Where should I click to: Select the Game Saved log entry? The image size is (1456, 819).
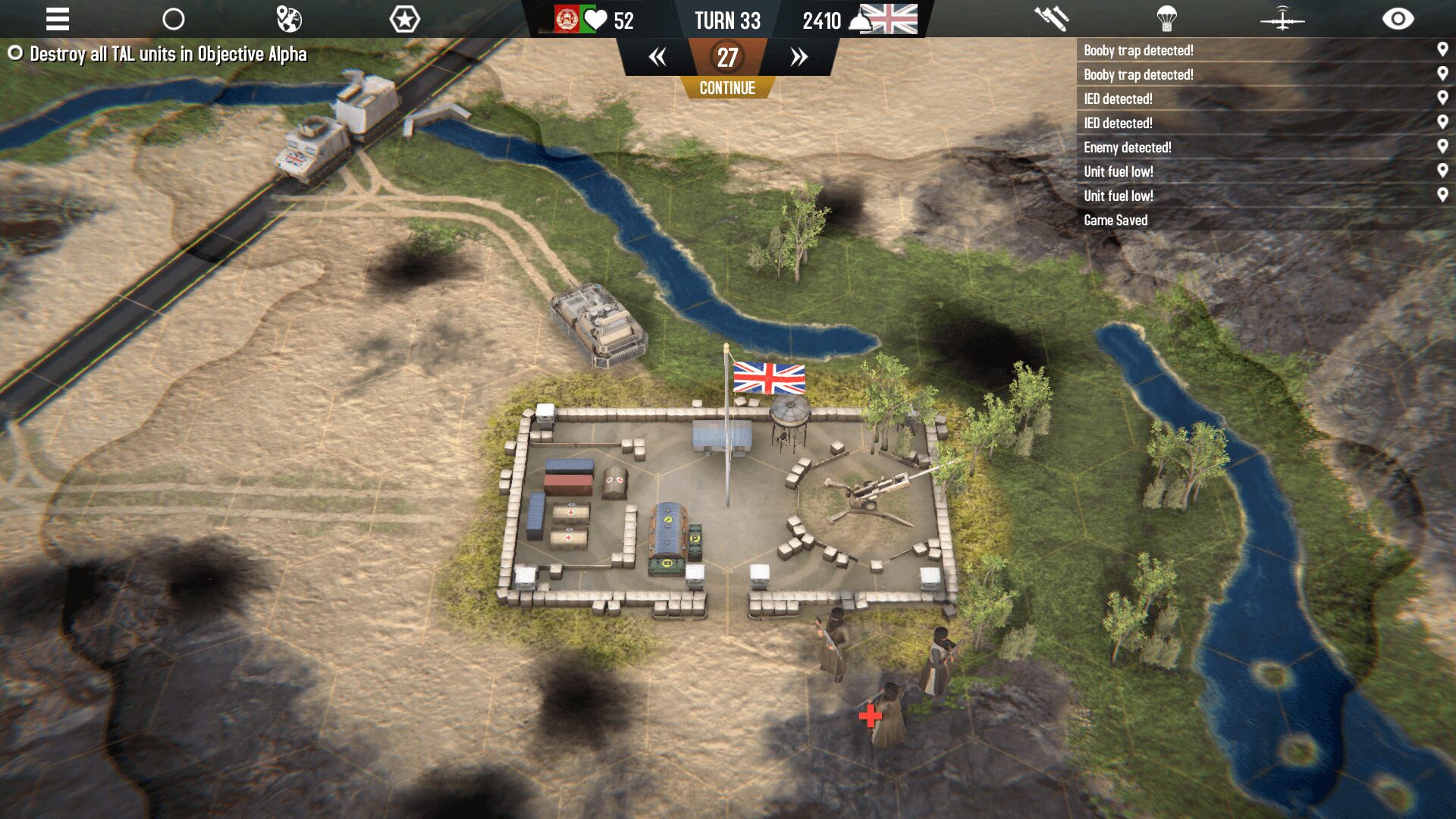pos(1116,220)
